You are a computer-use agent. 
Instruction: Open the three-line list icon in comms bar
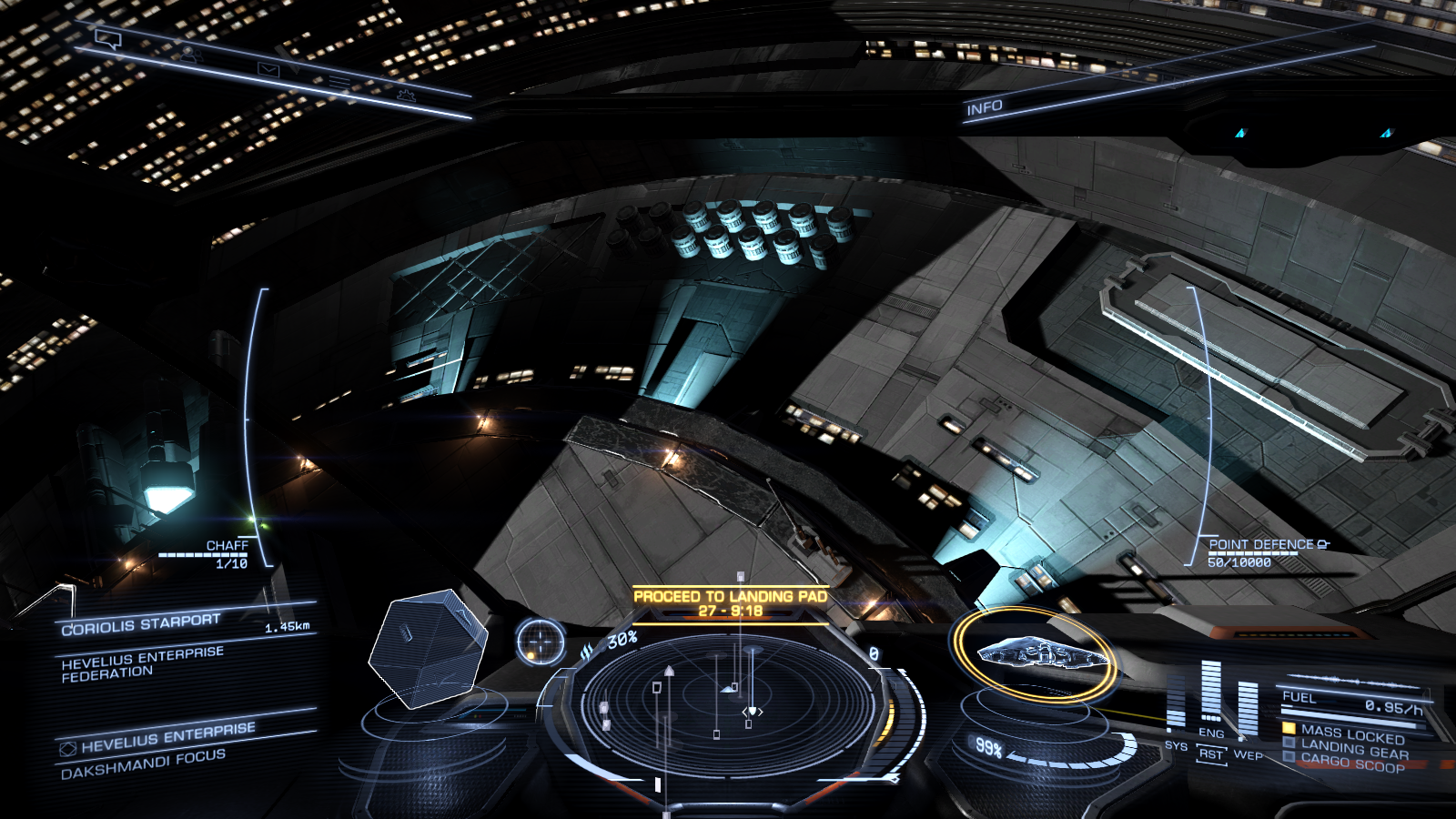[339, 83]
